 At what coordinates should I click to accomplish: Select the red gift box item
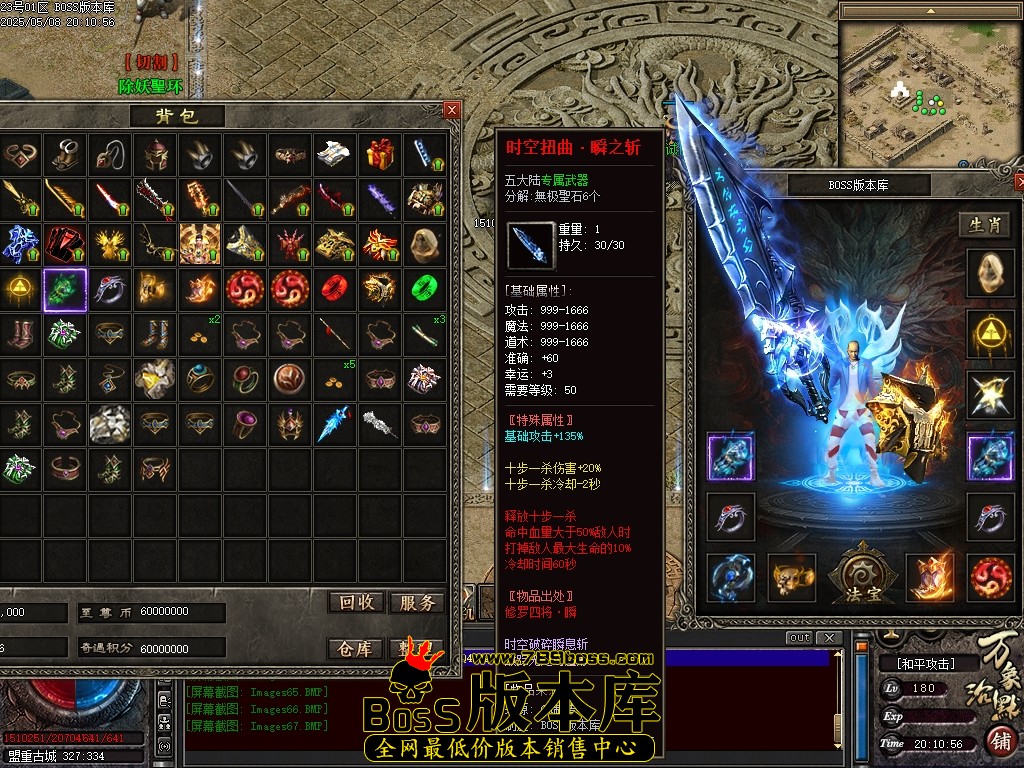click(x=379, y=154)
